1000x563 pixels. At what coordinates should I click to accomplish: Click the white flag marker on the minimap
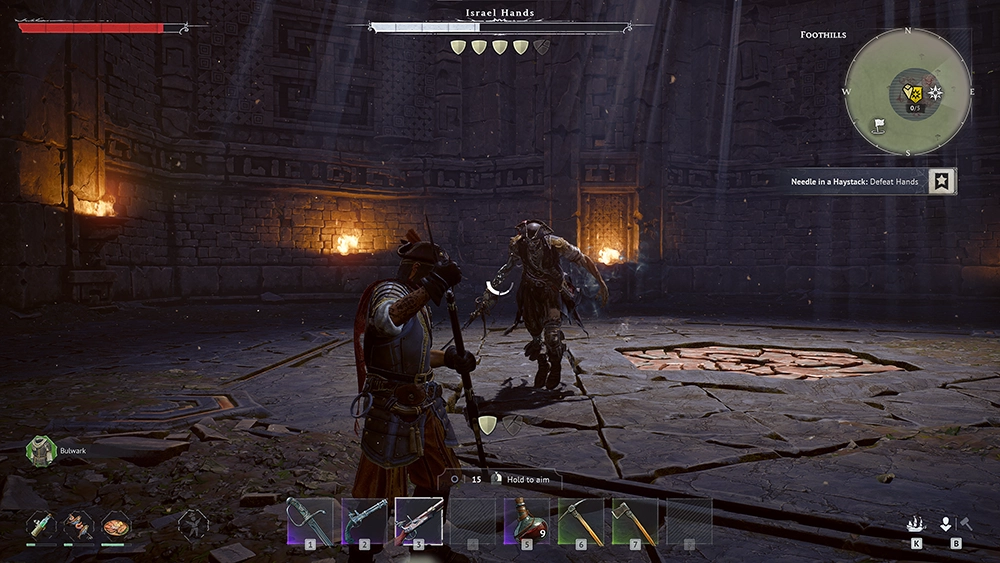pos(880,125)
